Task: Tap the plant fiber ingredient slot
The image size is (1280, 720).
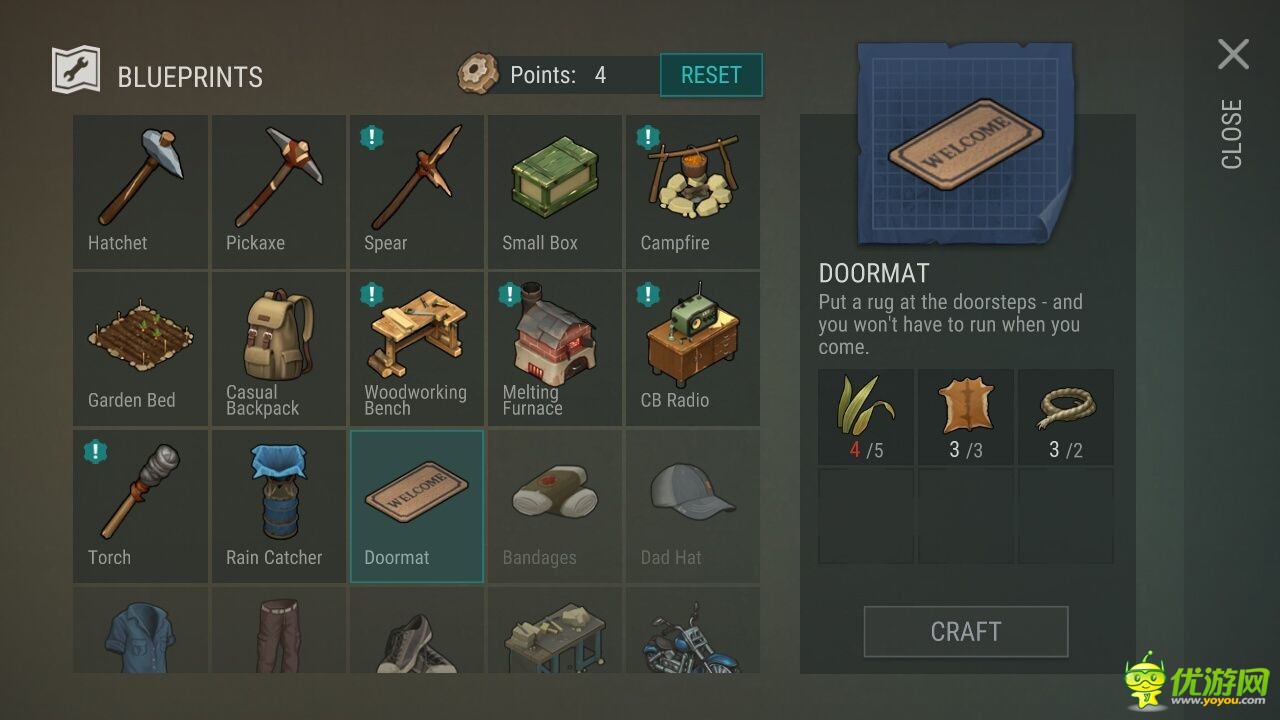Action: point(866,417)
